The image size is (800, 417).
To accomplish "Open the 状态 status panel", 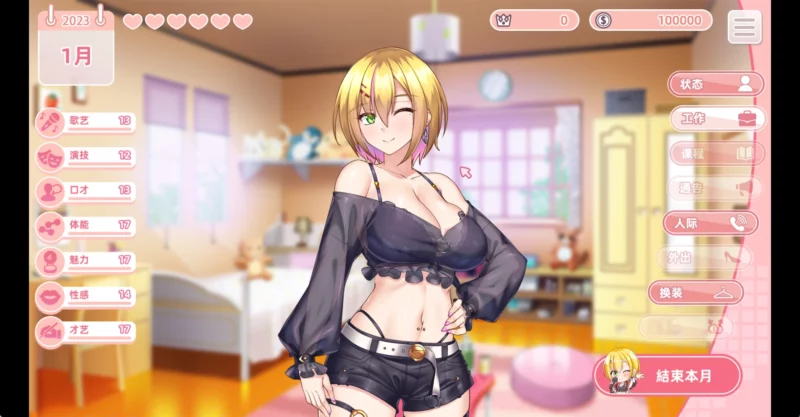I will tap(714, 85).
